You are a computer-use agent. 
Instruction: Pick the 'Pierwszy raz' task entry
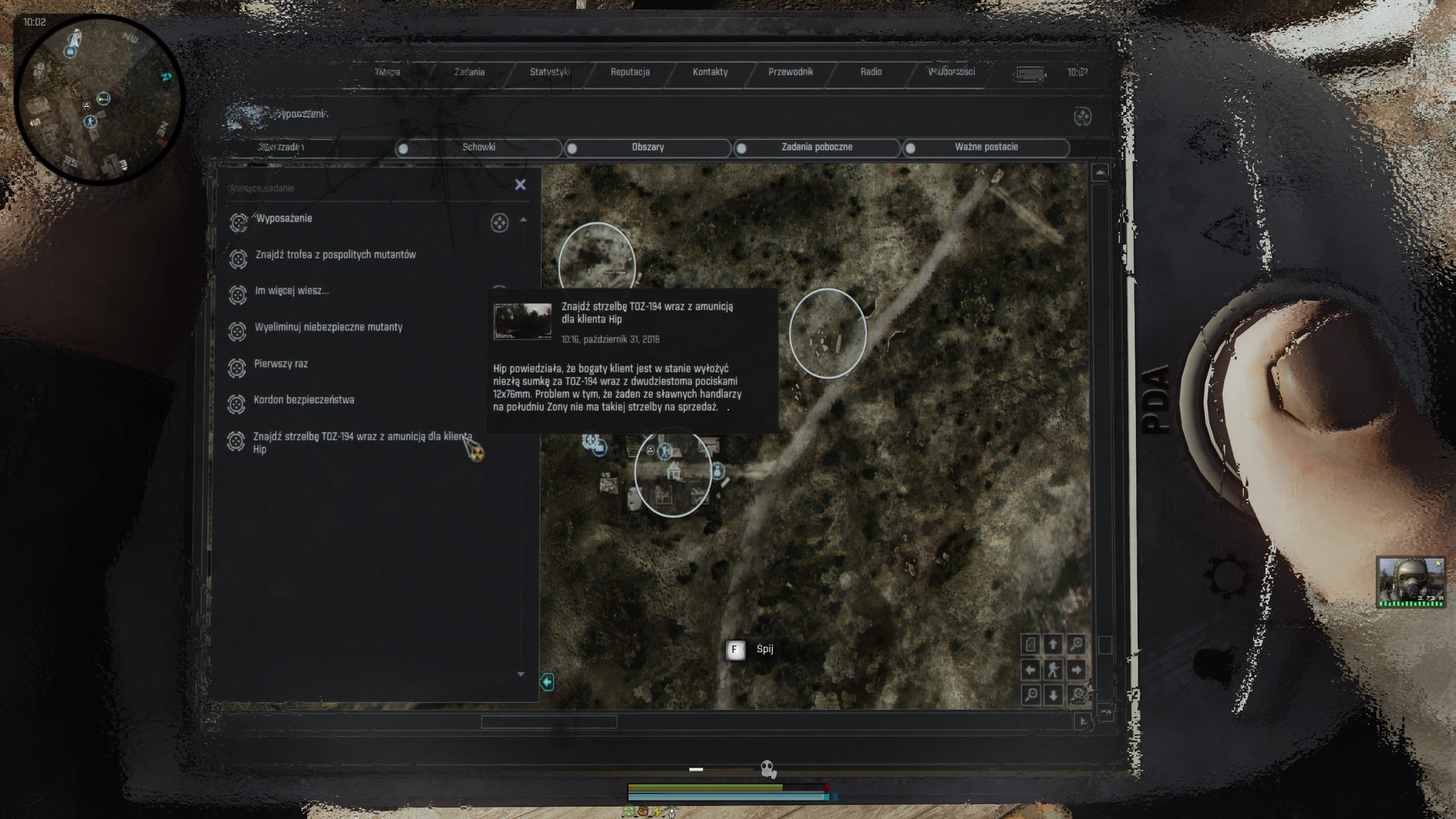(281, 364)
